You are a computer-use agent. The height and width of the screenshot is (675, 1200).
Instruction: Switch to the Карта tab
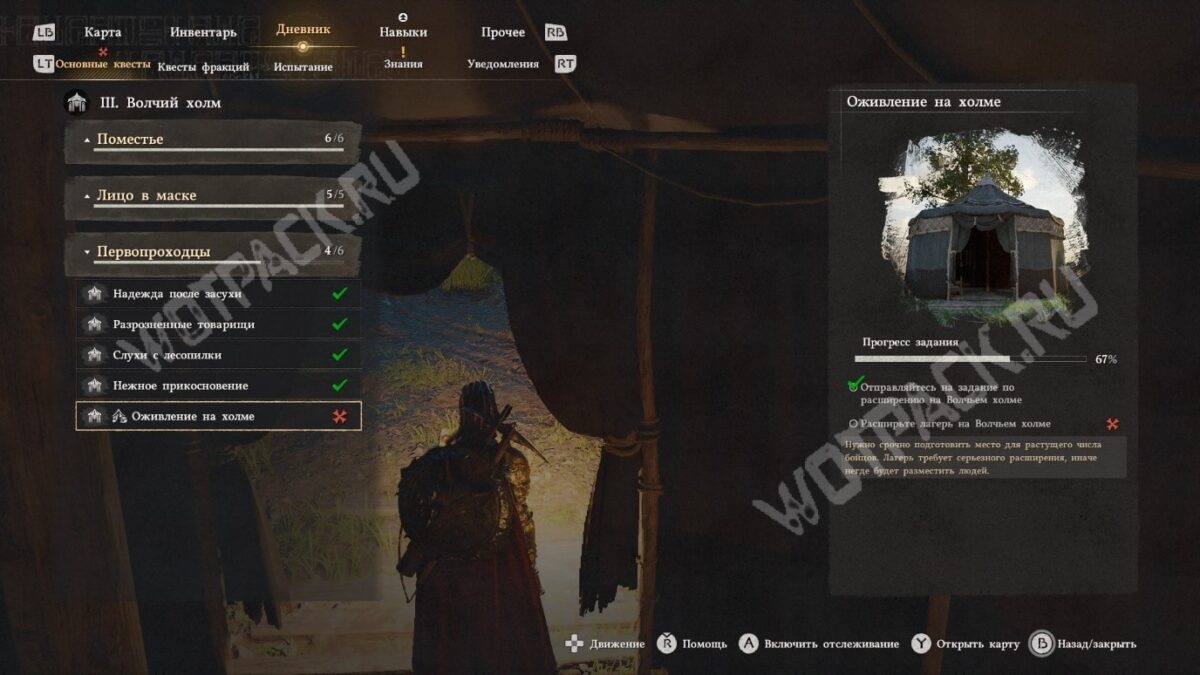tap(103, 32)
